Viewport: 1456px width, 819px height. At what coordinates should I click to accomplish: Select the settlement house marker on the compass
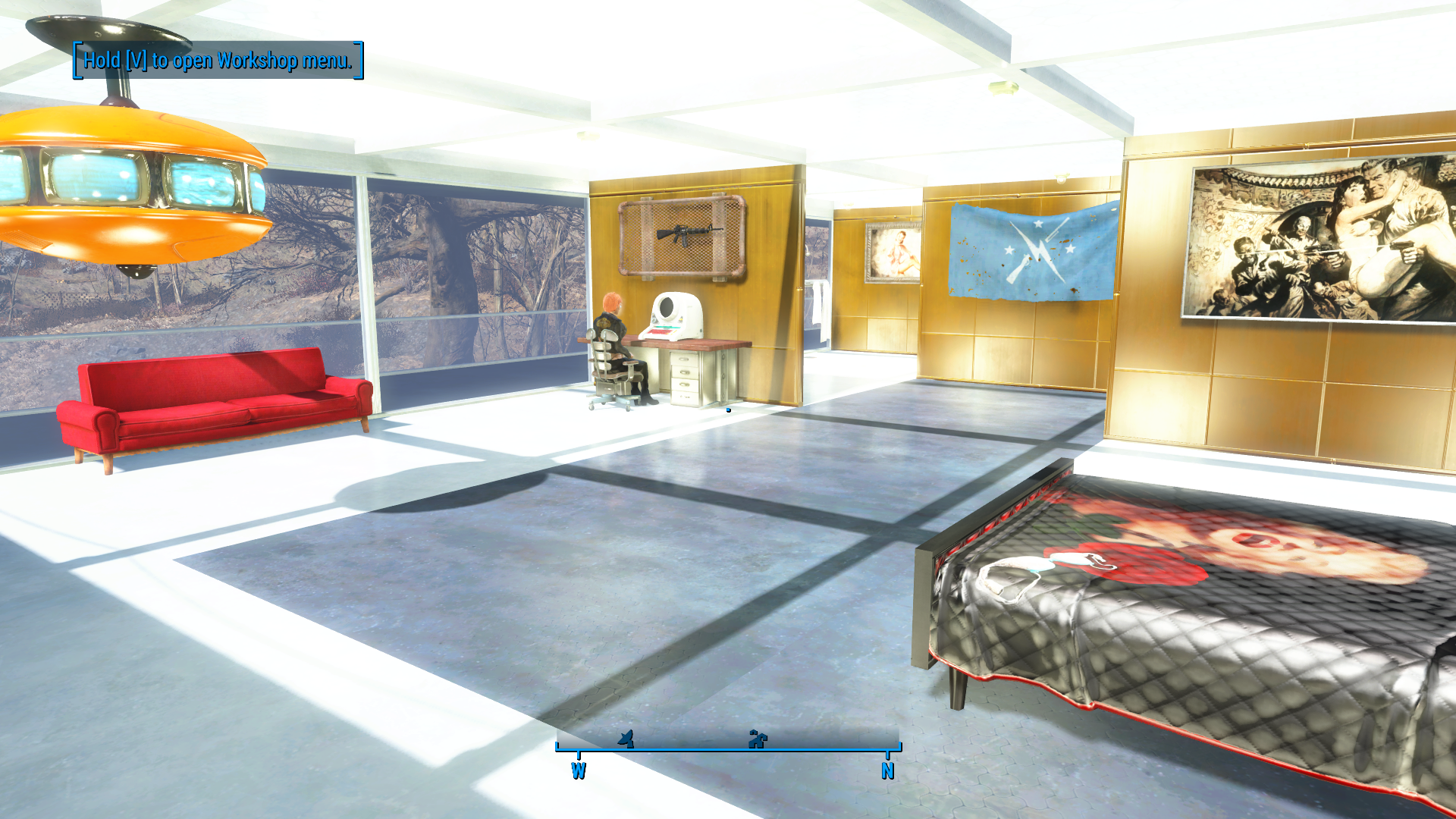(x=758, y=739)
